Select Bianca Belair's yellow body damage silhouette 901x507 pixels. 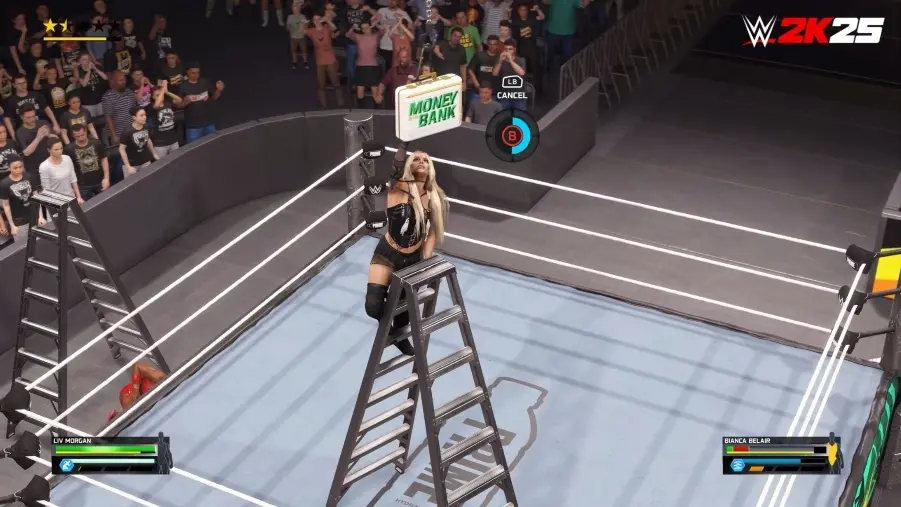pos(833,455)
